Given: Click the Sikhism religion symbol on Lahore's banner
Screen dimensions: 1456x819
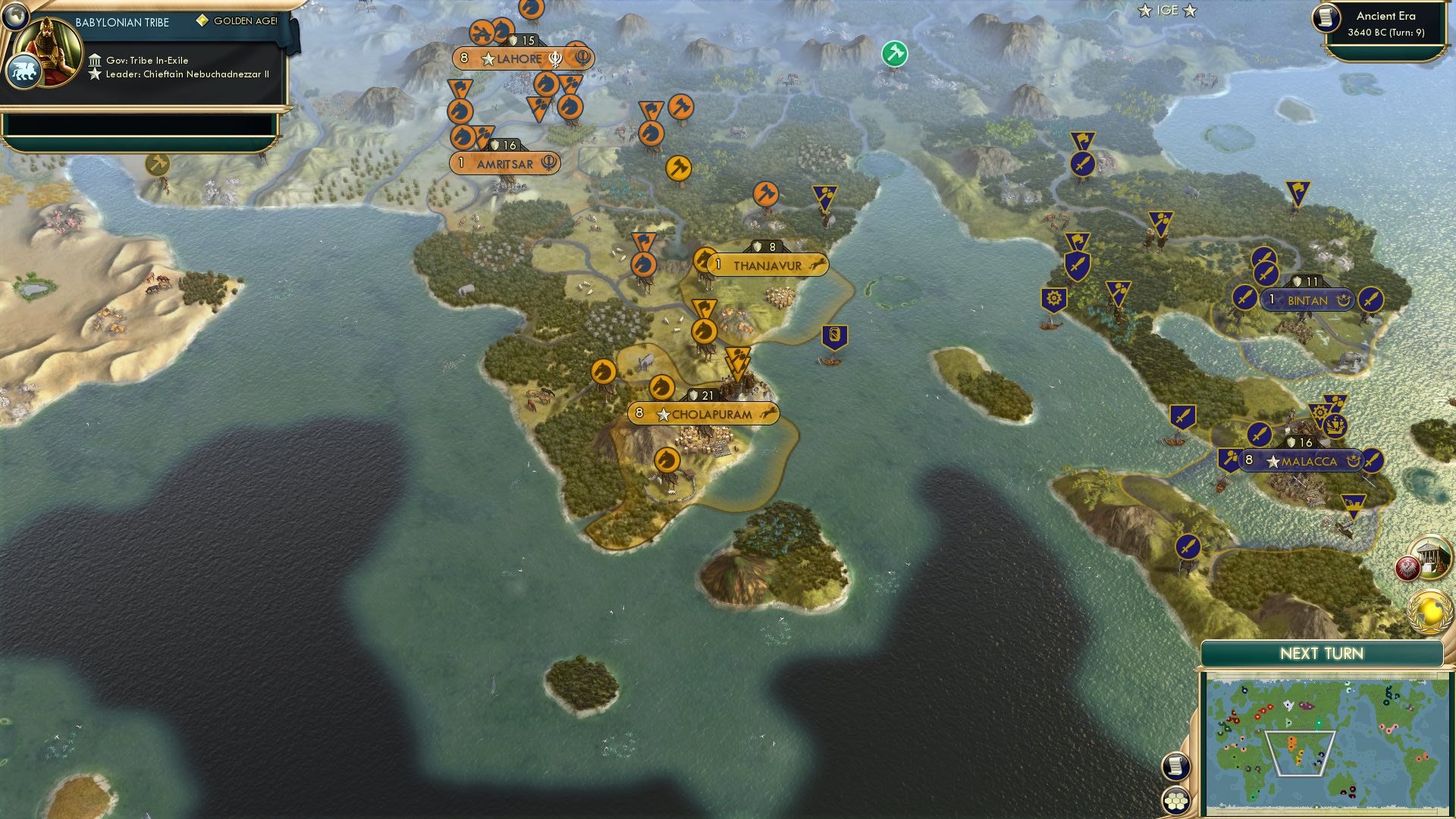Looking at the screenshot, I should (556, 57).
